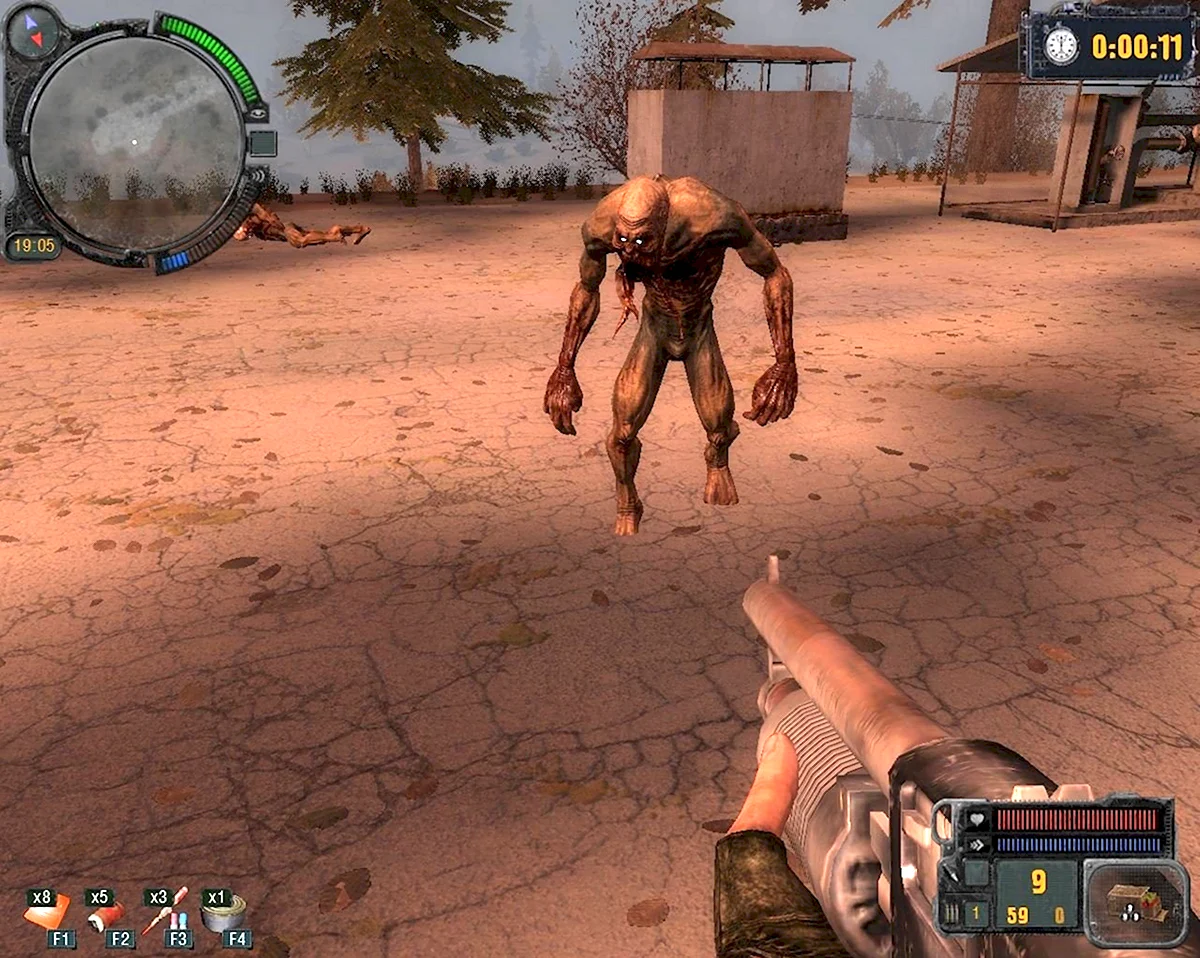Select the tin can quick slot
1200x958 pixels.
(x=223, y=912)
